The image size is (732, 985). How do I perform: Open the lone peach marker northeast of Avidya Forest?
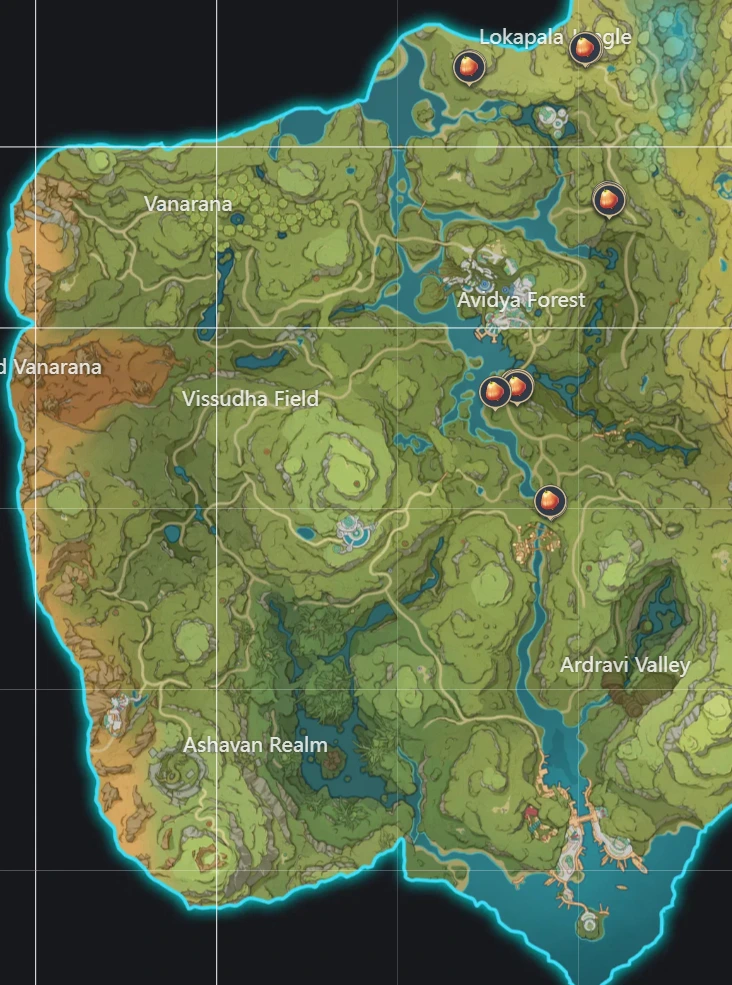pos(606,200)
